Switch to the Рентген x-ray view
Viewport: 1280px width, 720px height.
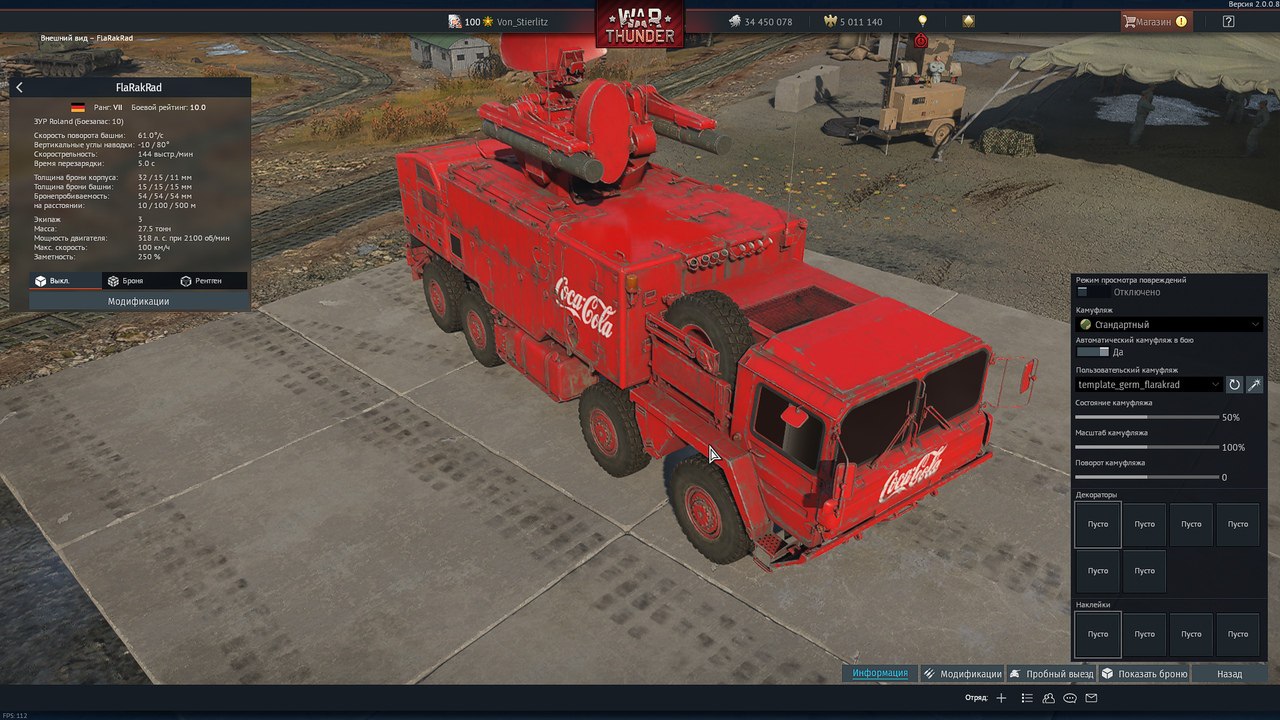coord(201,281)
